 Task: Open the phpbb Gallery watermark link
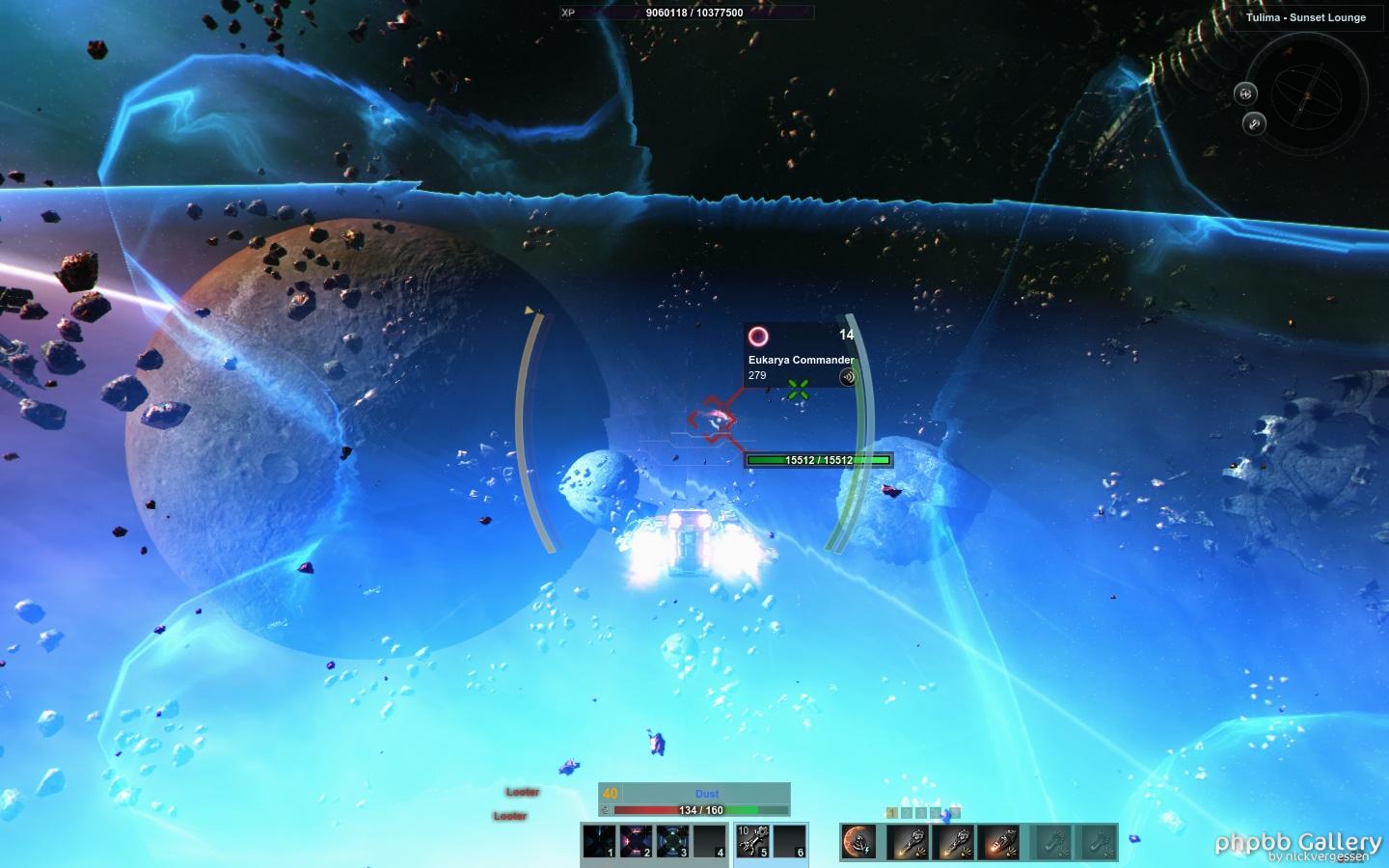pyautogui.click(x=1297, y=844)
